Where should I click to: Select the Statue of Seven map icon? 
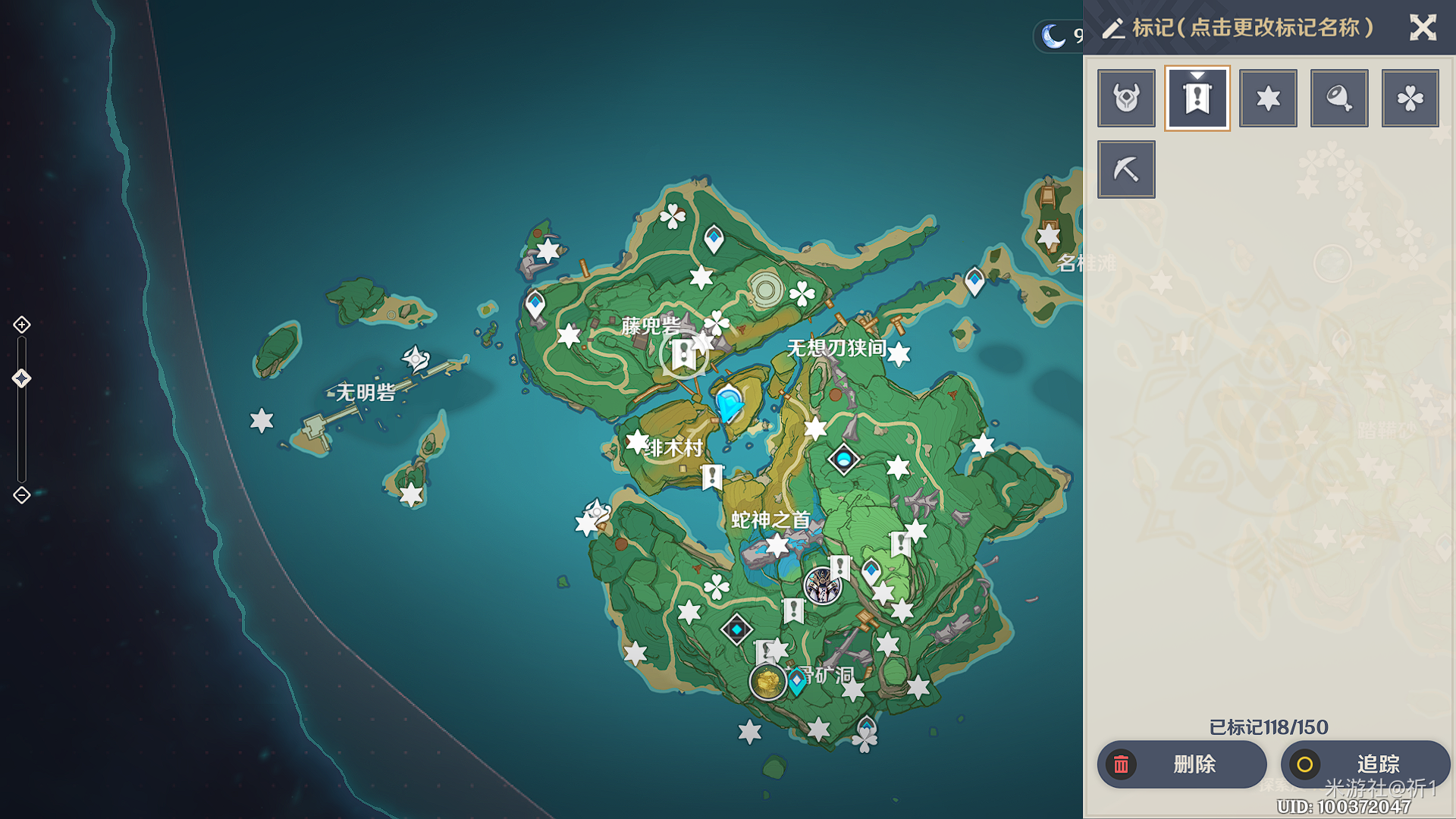[x=843, y=459]
